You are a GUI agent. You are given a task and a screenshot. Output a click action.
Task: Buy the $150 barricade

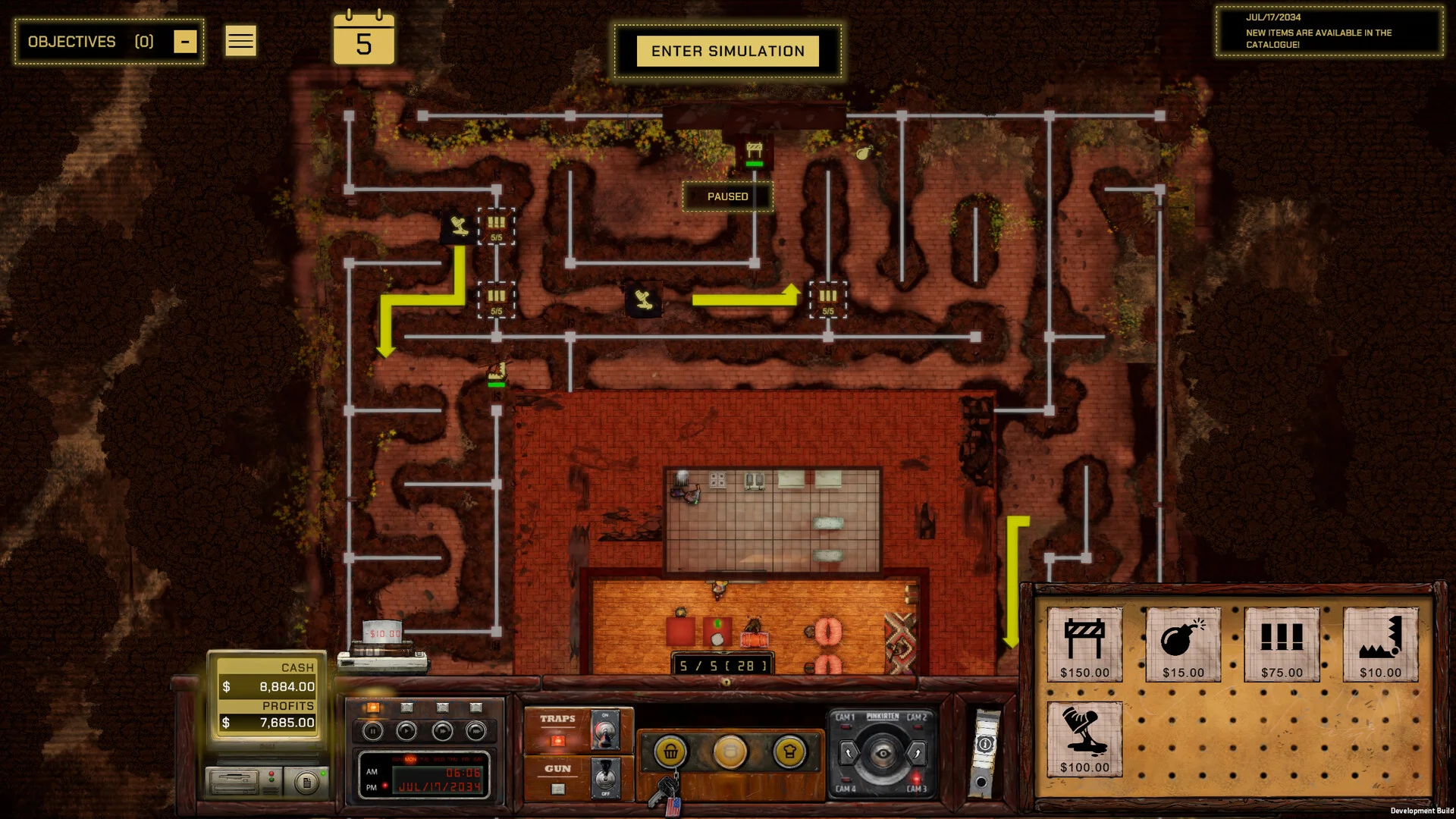pyautogui.click(x=1084, y=644)
